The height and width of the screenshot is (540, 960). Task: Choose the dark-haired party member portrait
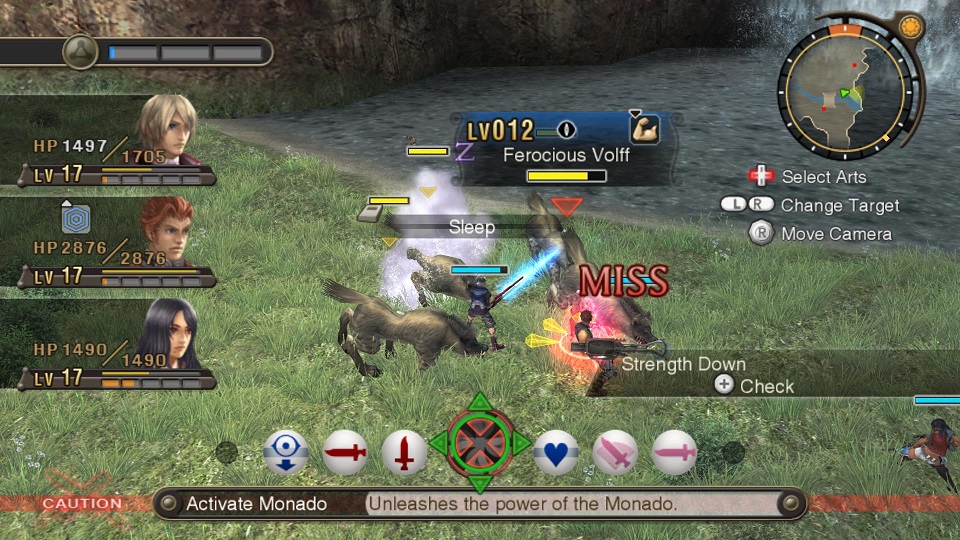[x=166, y=333]
